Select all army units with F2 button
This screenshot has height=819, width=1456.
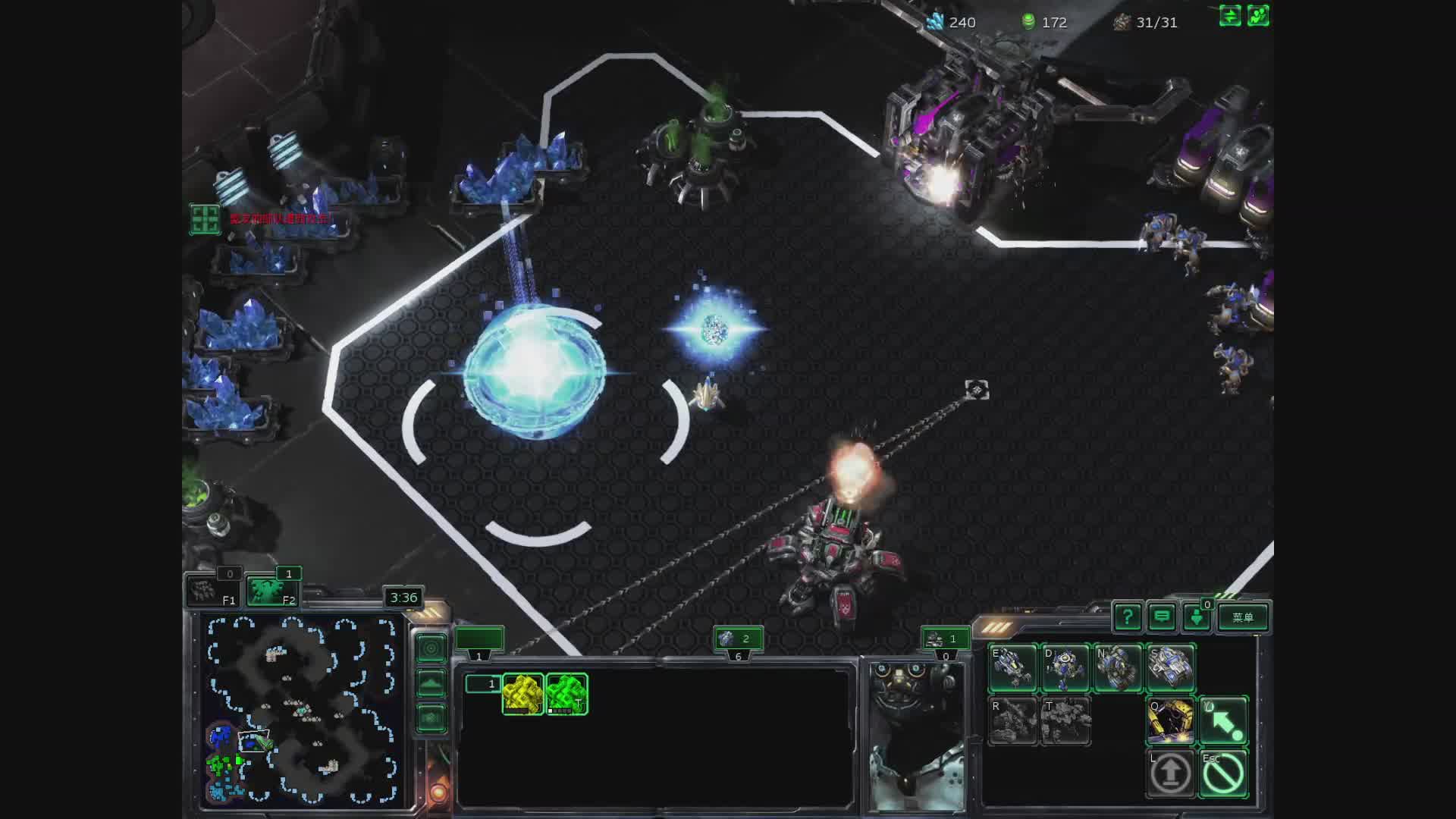coord(272,591)
